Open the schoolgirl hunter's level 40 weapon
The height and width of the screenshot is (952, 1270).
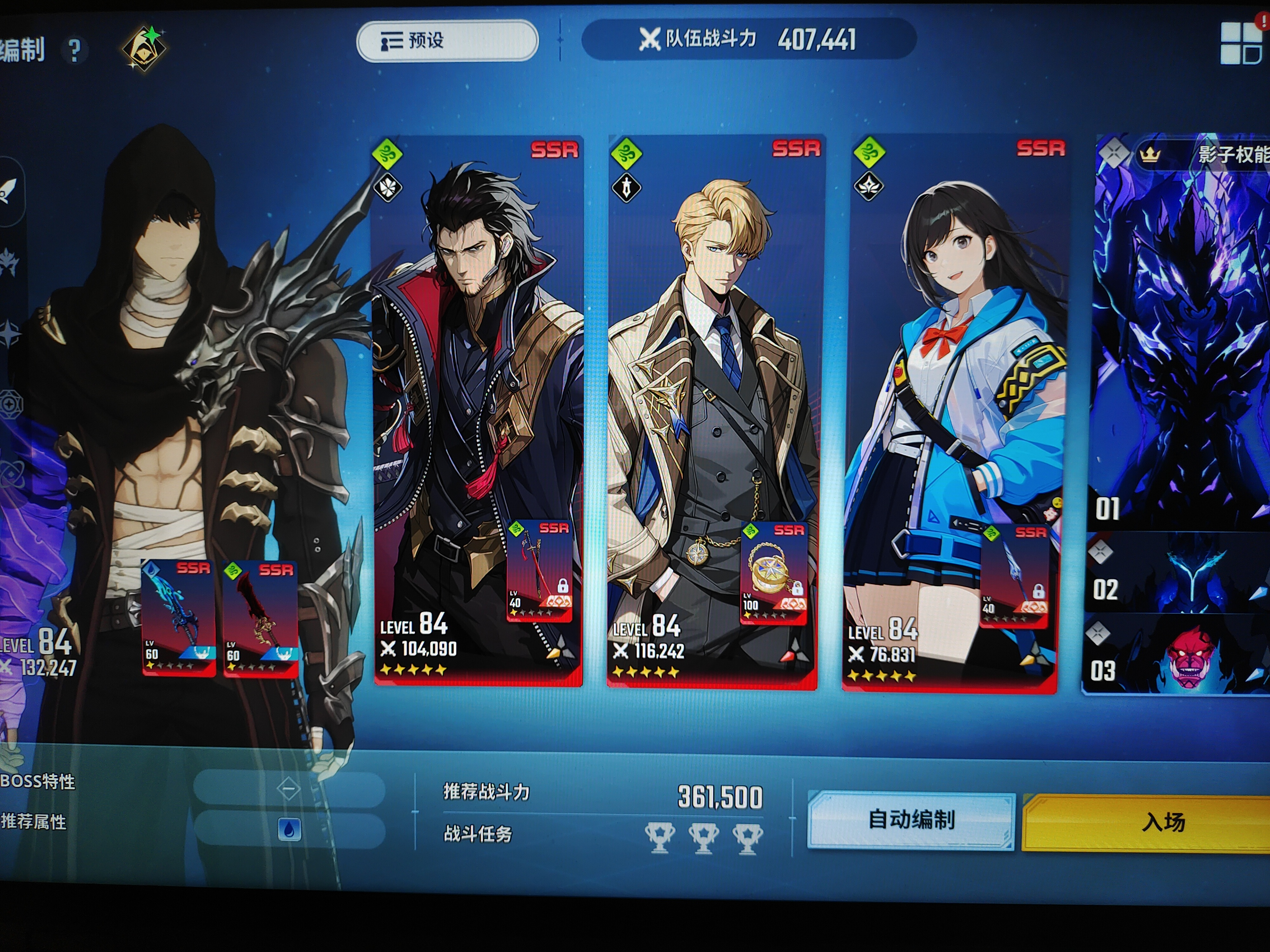(1014, 576)
